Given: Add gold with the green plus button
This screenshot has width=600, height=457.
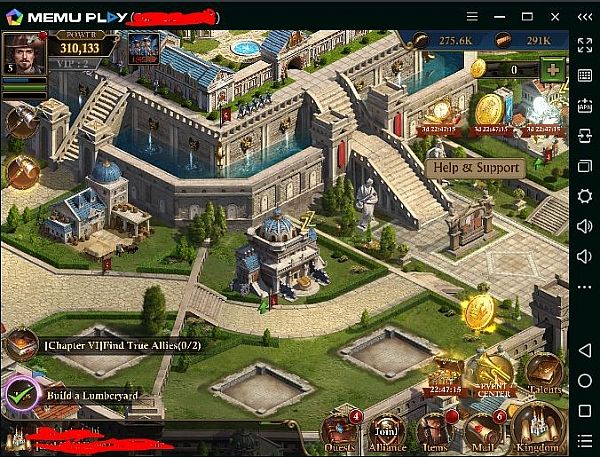Looking at the screenshot, I should pos(551,69).
